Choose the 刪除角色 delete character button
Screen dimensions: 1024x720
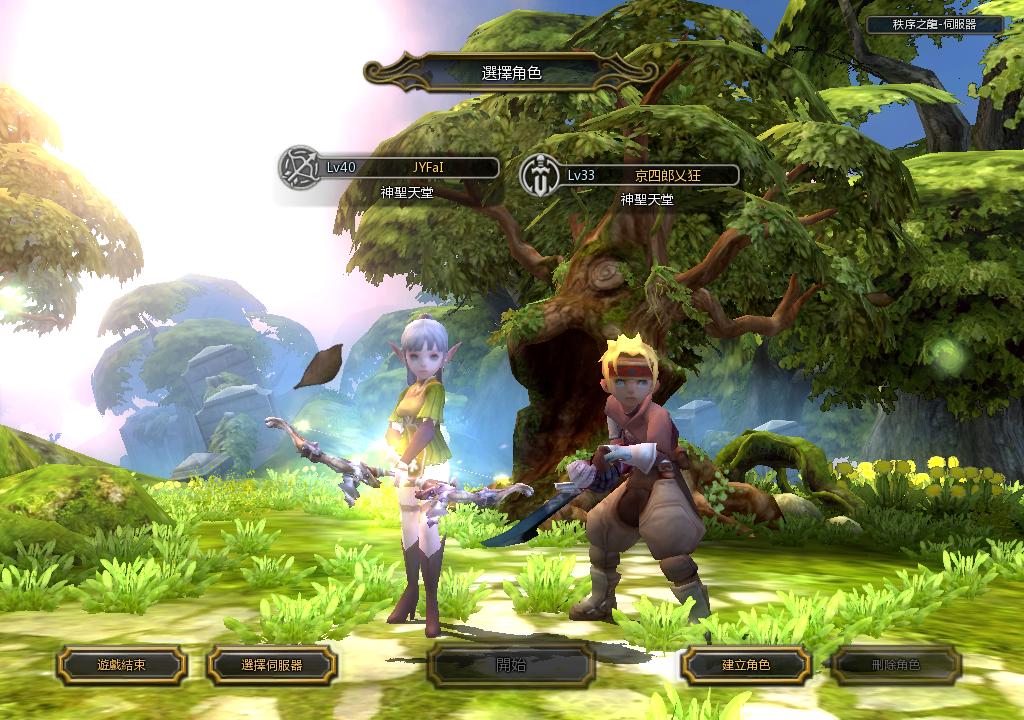(x=896, y=664)
